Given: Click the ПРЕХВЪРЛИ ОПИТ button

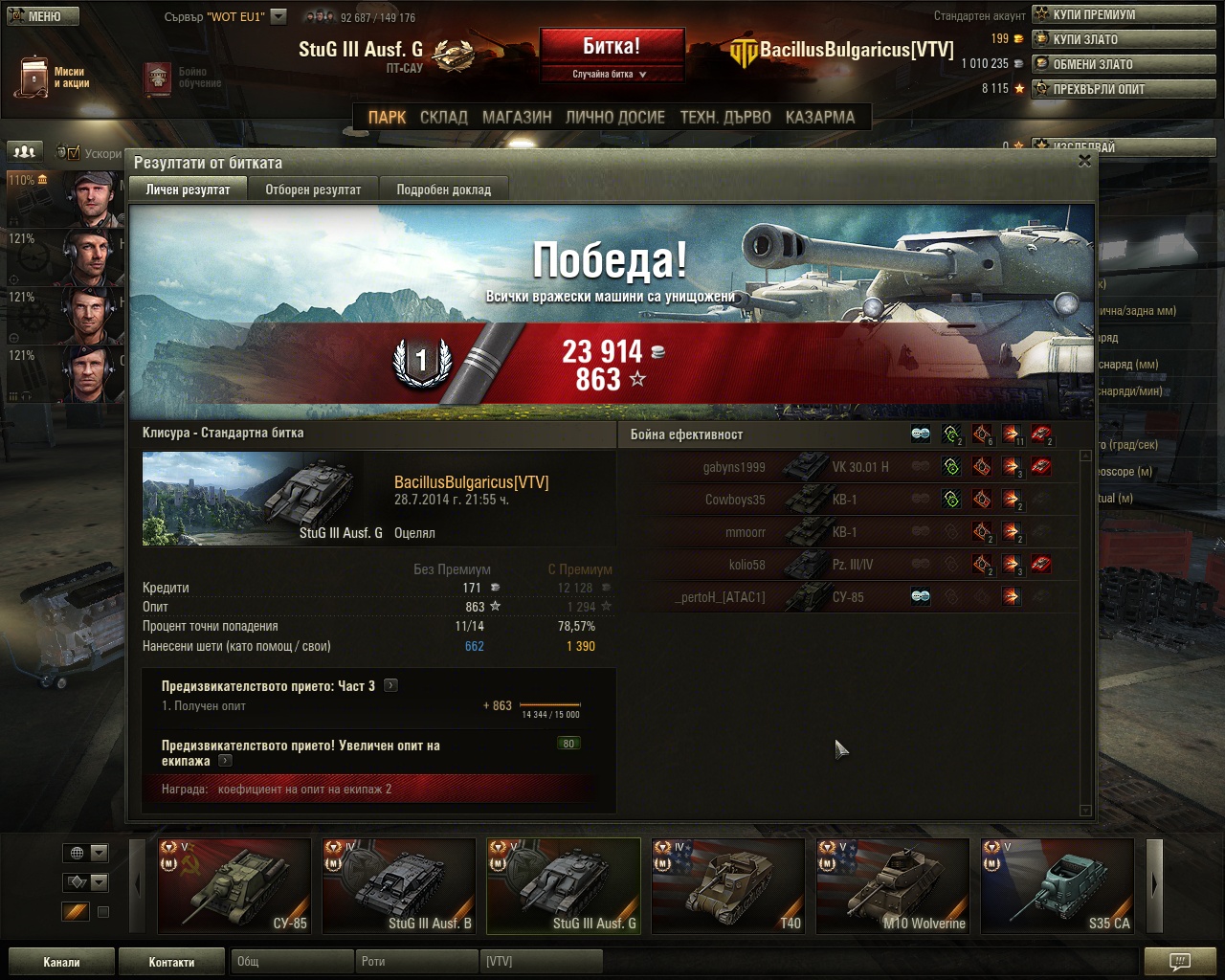Looking at the screenshot, I should [1123, 89].
